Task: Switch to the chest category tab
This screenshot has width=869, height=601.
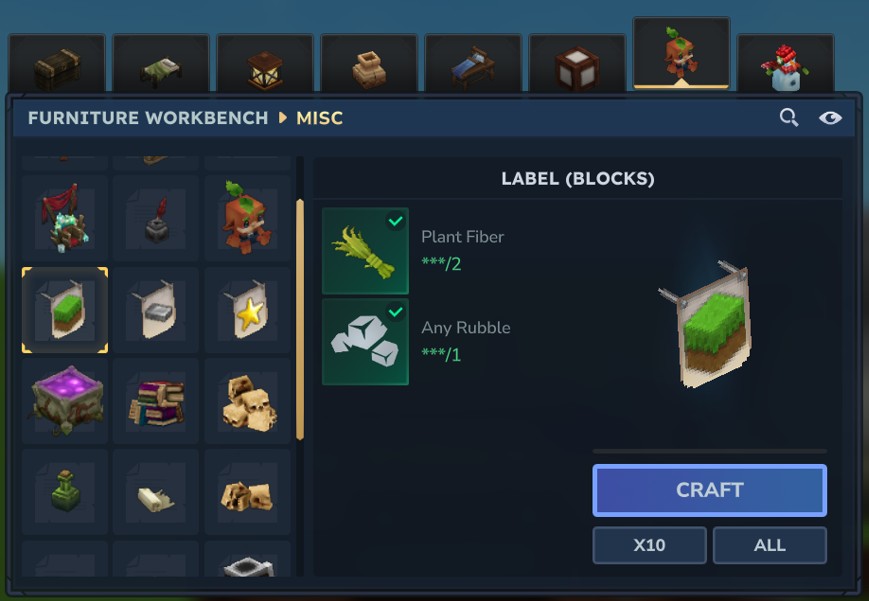Action: click(x=57, y=65)
